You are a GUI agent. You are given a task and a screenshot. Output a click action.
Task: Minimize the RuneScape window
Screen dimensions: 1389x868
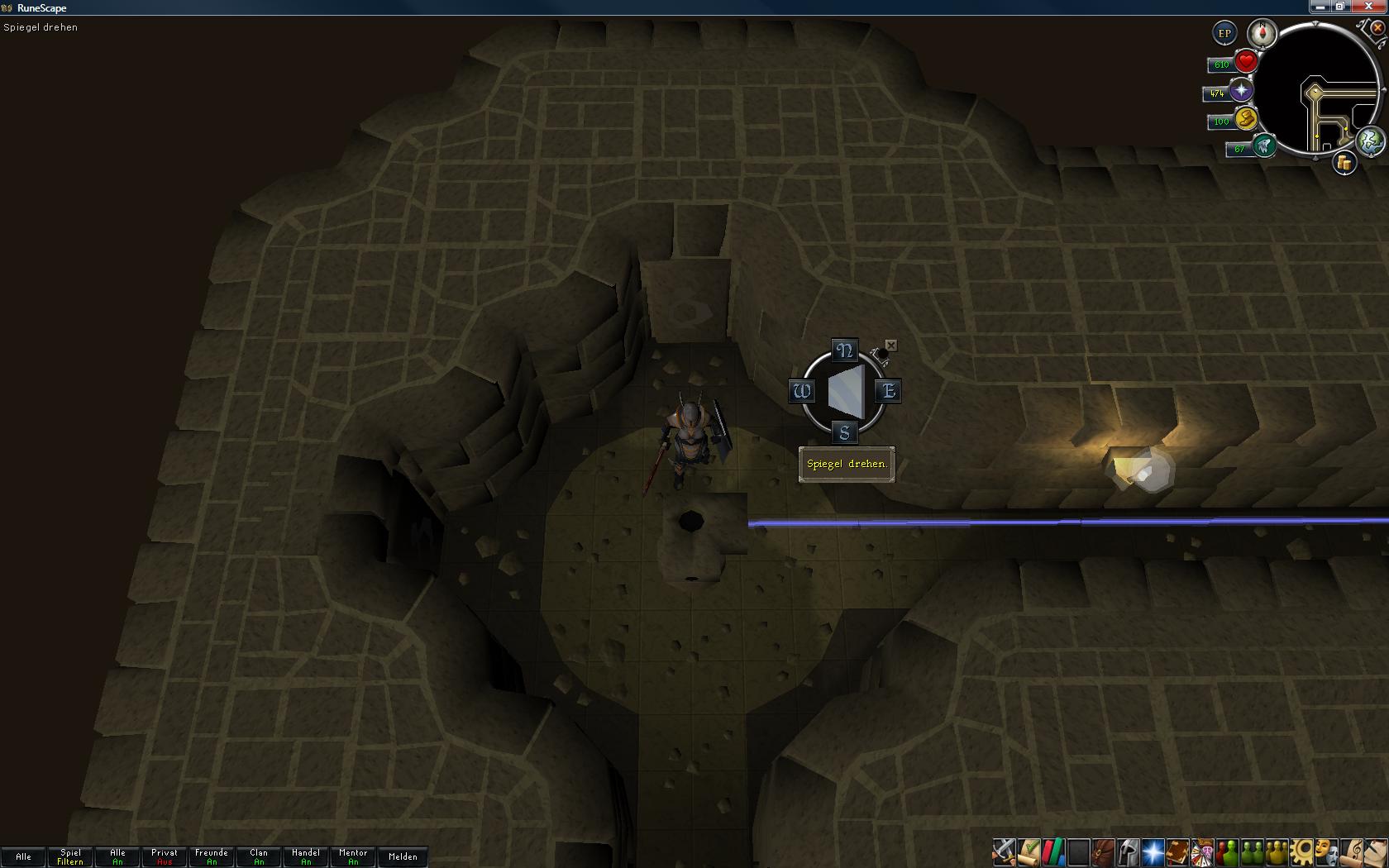pyautogui.click(x=1320, y=7)
